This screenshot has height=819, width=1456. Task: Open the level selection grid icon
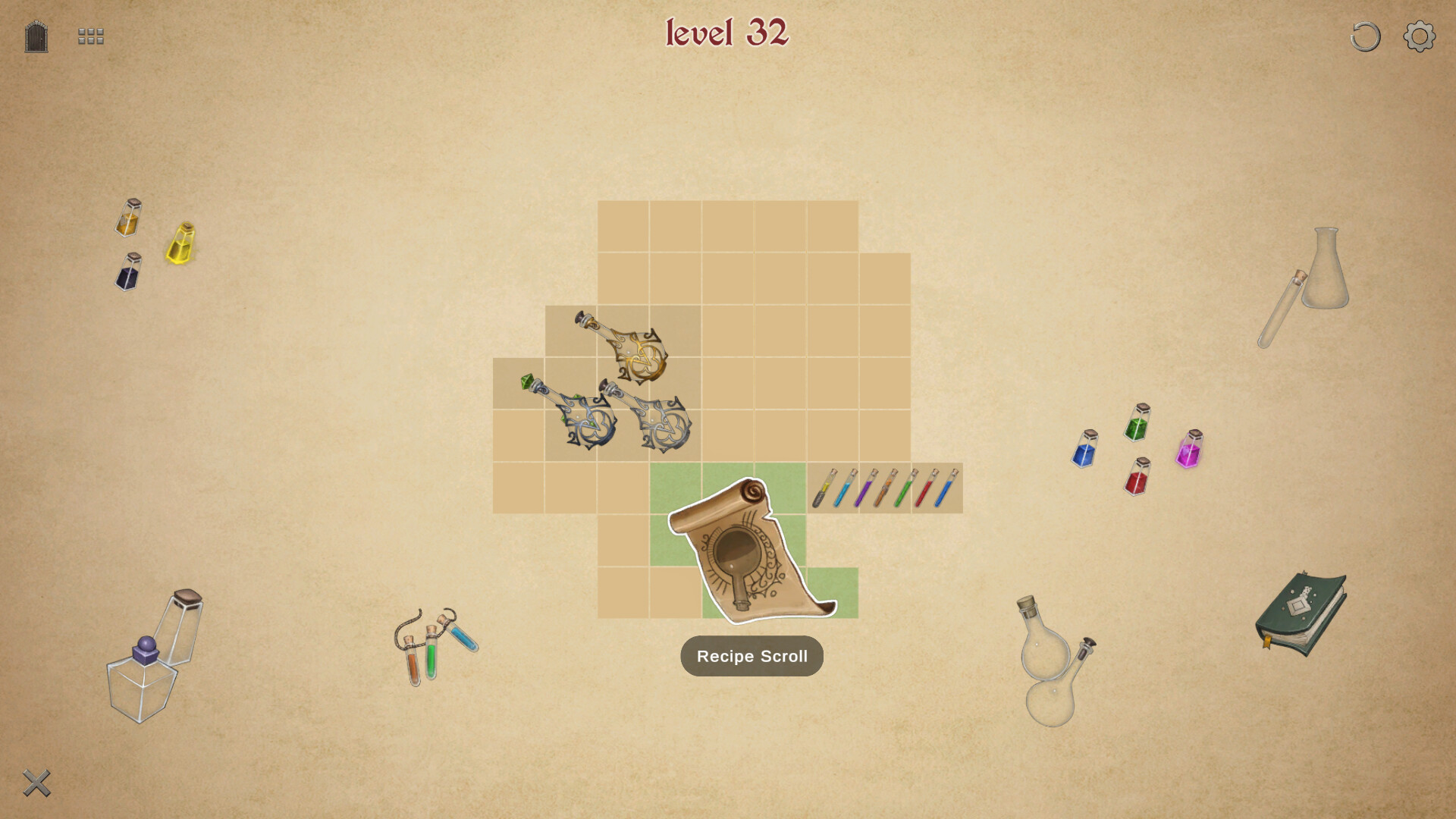tap(89, 36)
